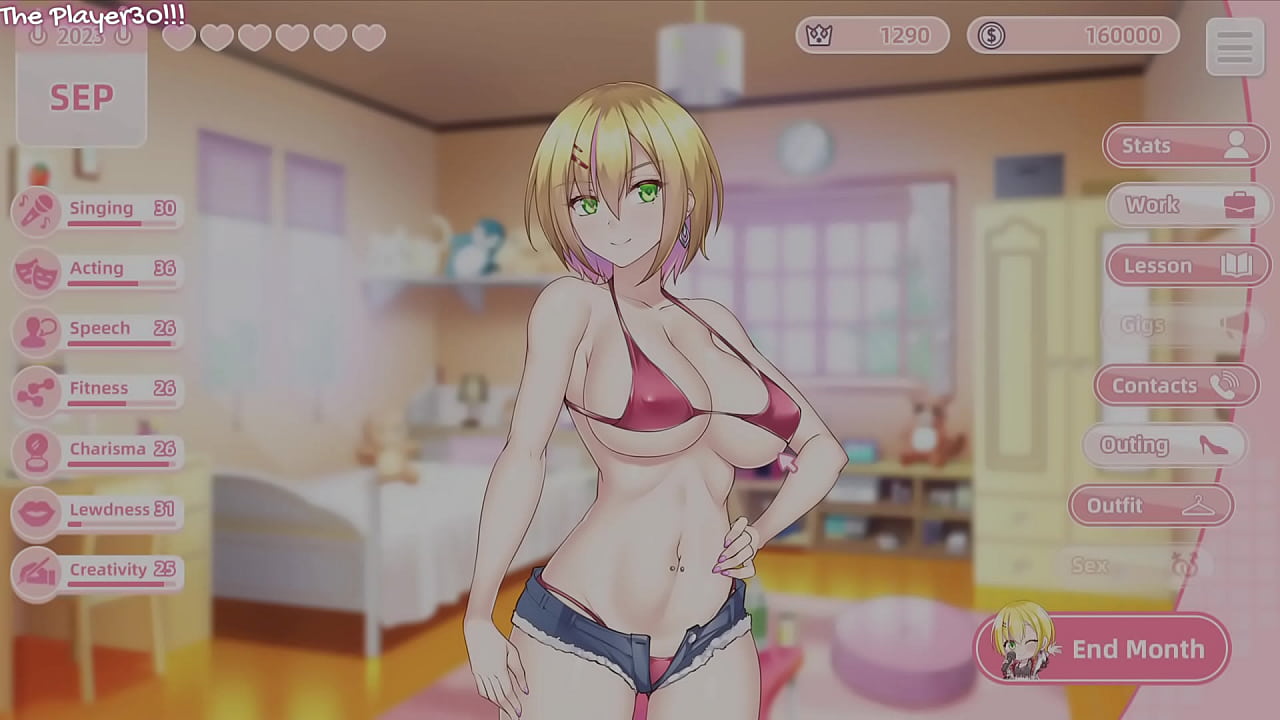
Task: Open the hamburger menu
Action: click(x=1235, y=47)
